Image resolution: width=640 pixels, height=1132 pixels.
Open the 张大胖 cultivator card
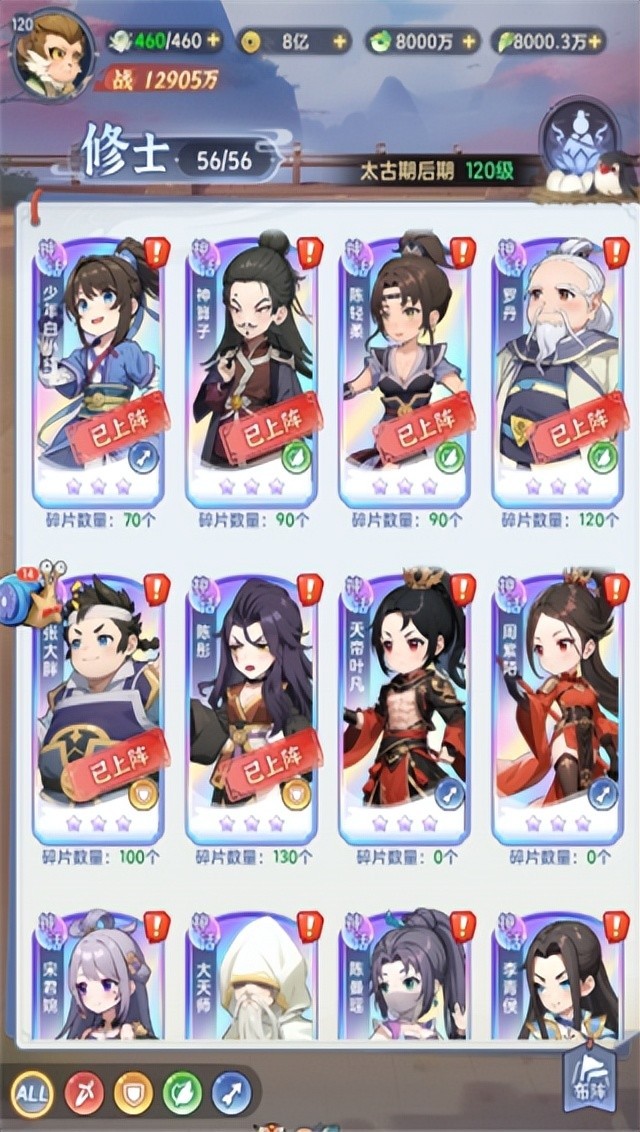(98, 705)
